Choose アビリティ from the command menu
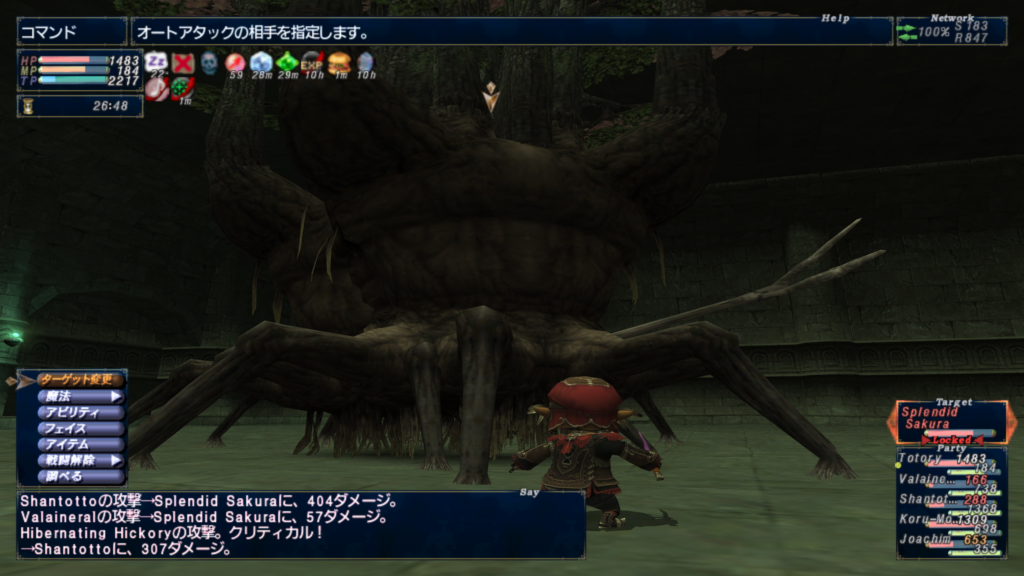This screenshot has height=576, width=1024. [x=80, y=412]
